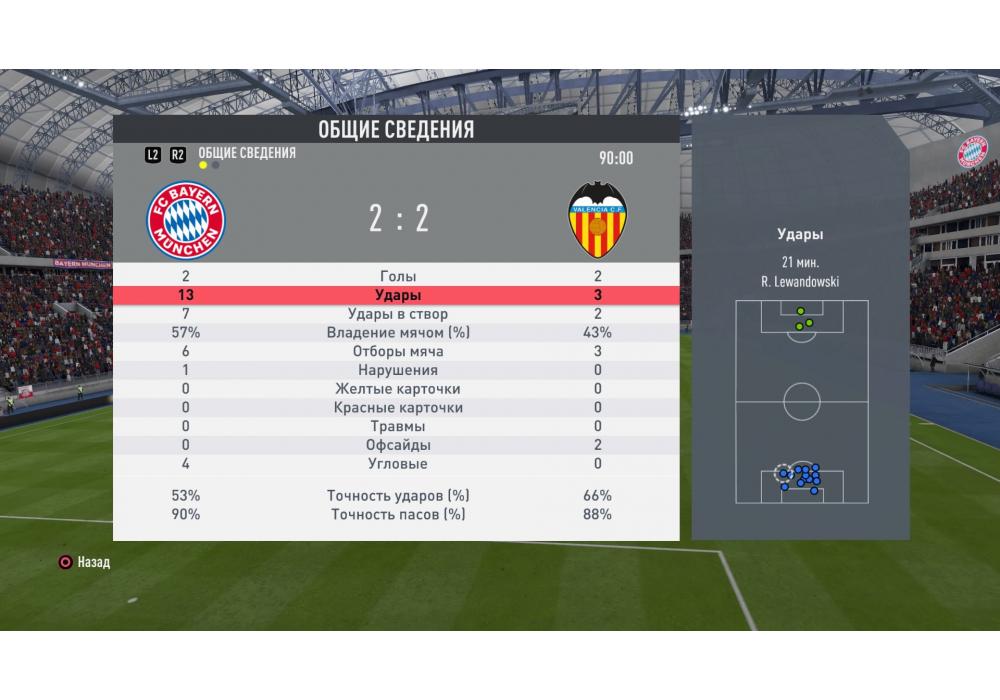Choose the Угловые stat row
The height and width of the screenshot is (700, 1000).
point(398,464)
